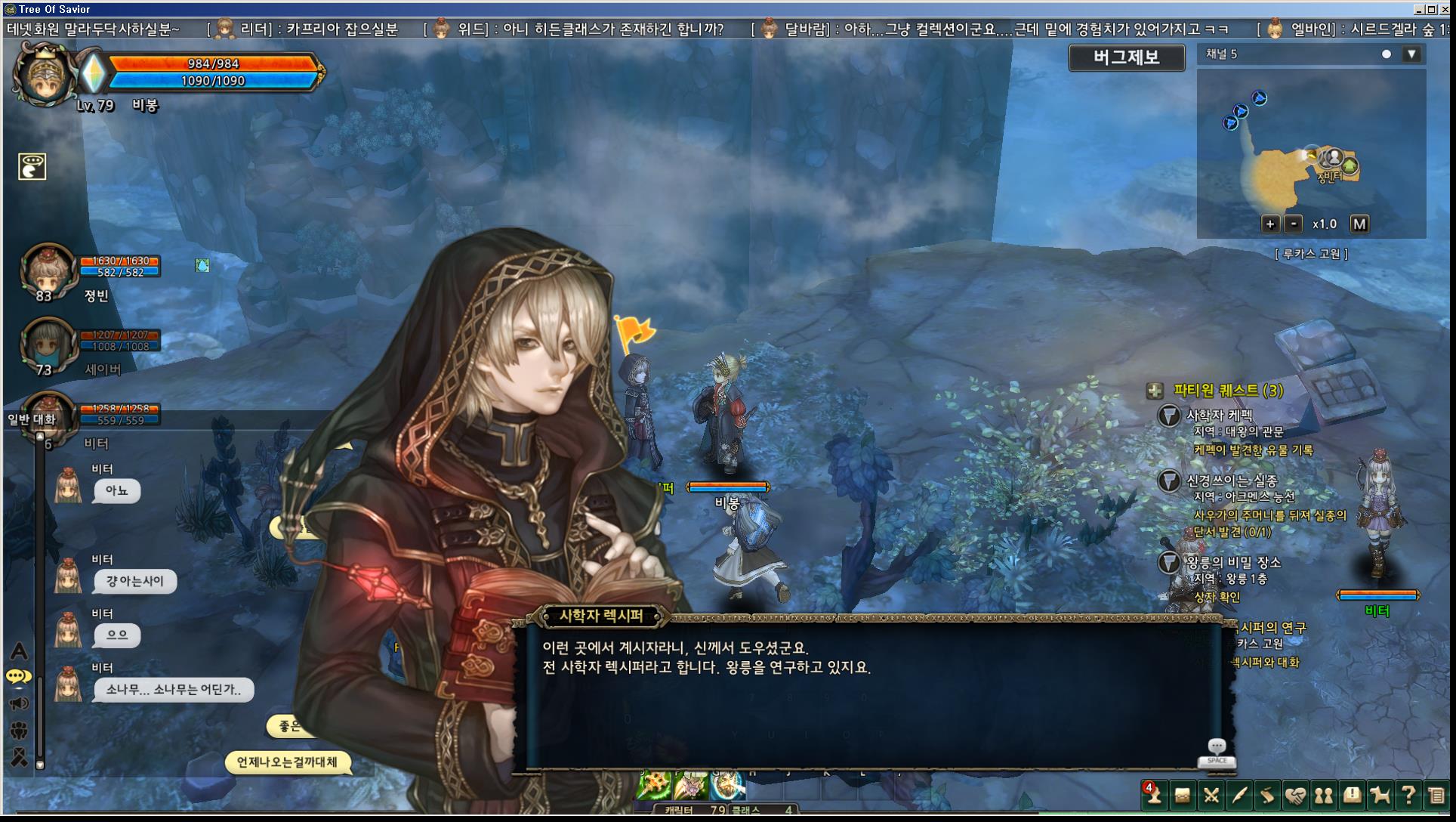1456x822 pixels.
Task: Minimize the Tree Of Savior window
Action: pos(1419,9)
